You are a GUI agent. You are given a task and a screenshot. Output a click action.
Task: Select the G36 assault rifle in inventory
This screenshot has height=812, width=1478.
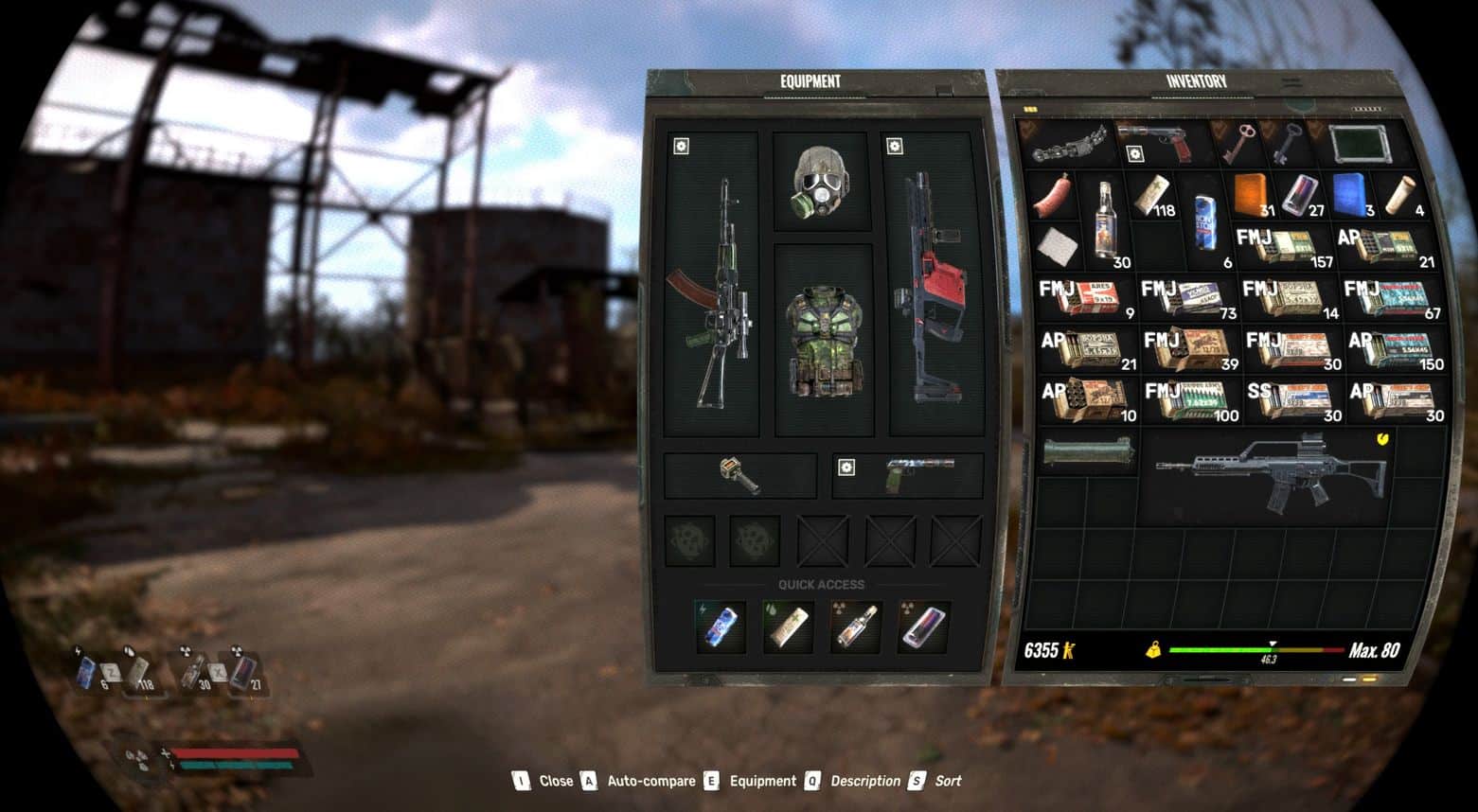click(1269, 473)
